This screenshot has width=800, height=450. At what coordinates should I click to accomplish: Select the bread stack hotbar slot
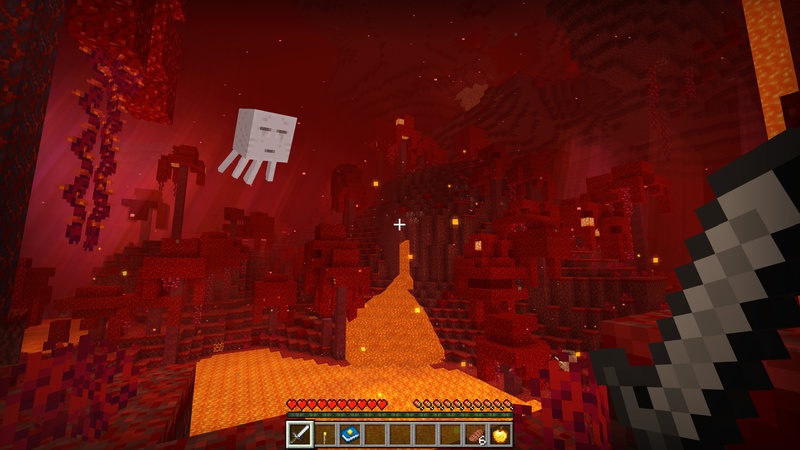pos(475,434)
